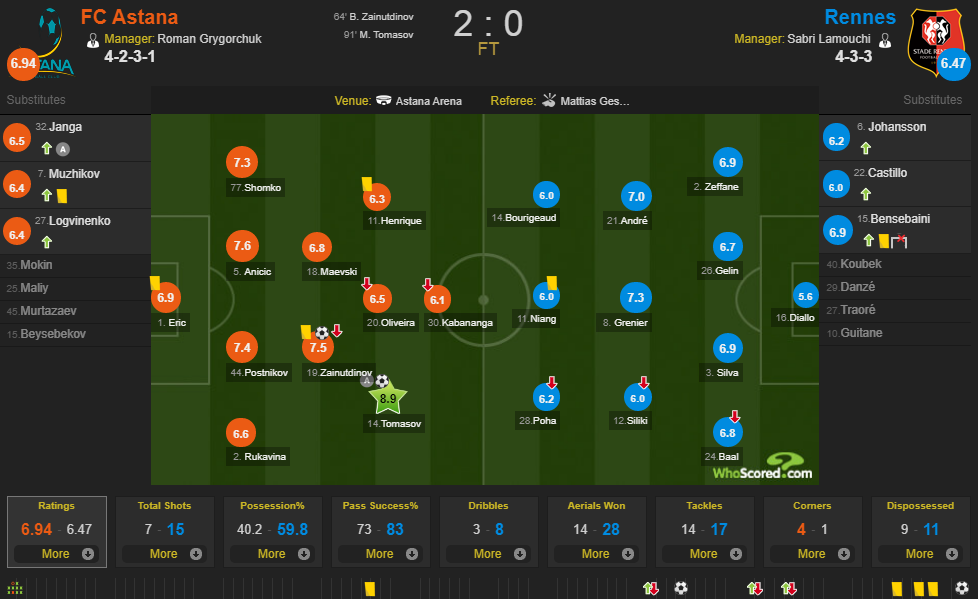Viewport: 978px width, 599px height.
Task: Expand the Dispossessed stat box
Action: click(919, 553)
